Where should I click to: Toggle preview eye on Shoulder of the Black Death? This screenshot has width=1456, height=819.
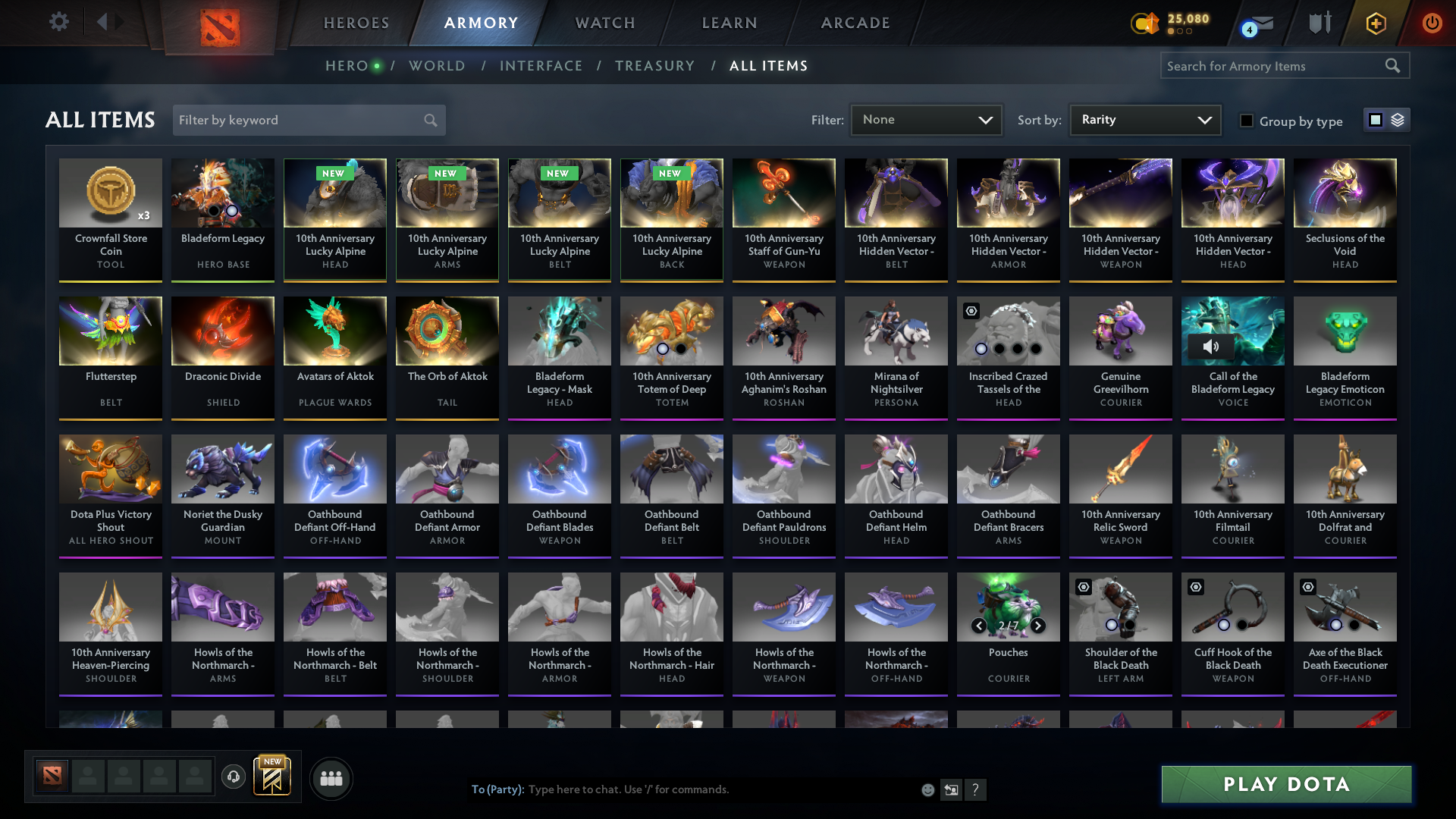coord(1081,587)
